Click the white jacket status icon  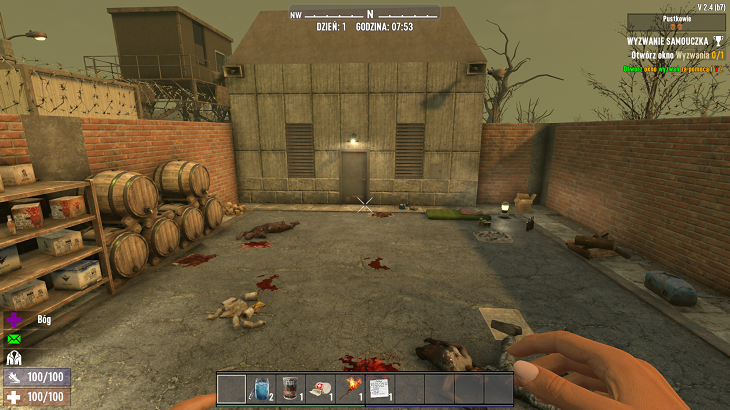[x=15, y=357]
